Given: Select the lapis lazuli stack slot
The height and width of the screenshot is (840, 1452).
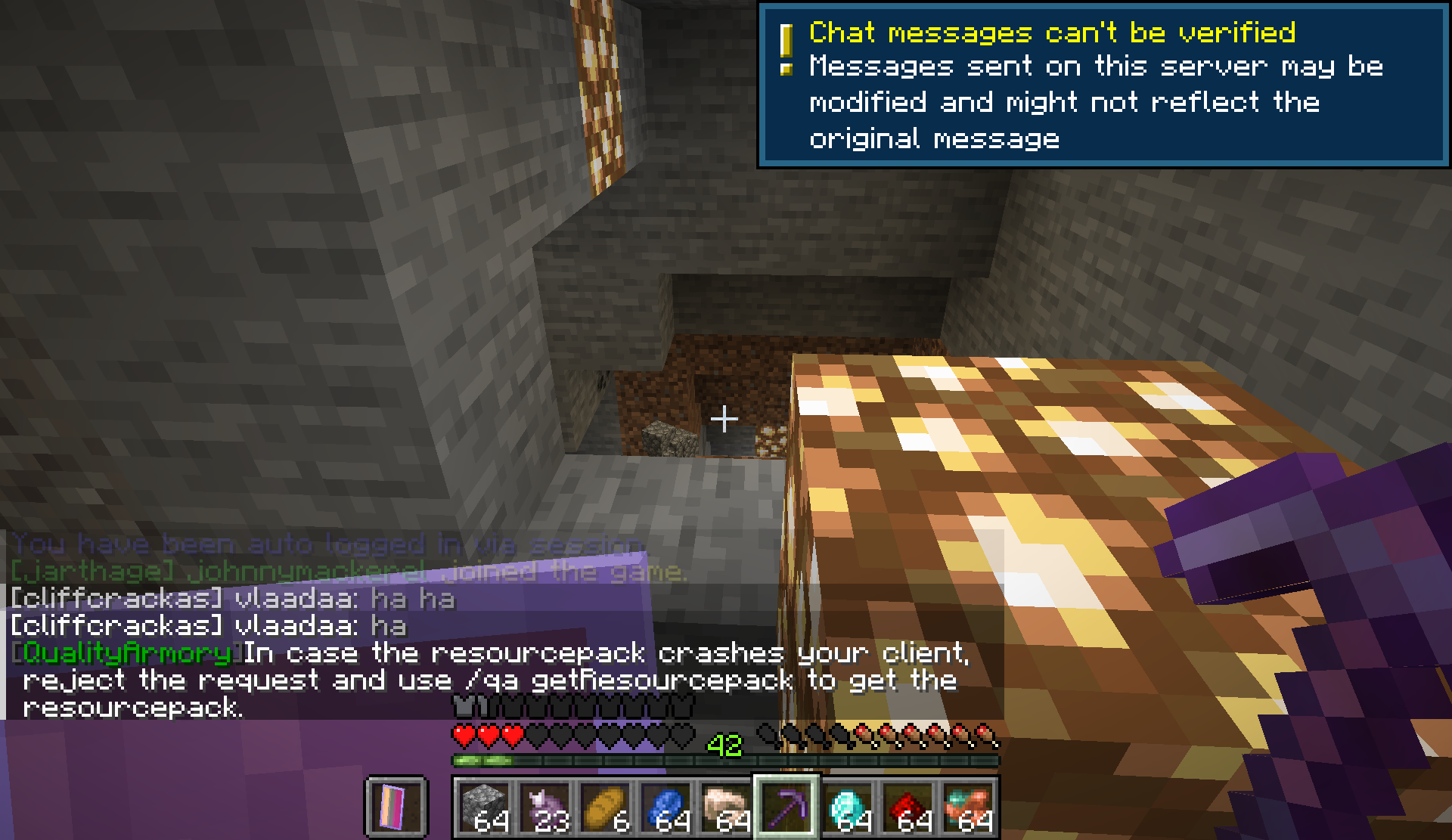Looking at the screenshot, I should click(665, 807).
